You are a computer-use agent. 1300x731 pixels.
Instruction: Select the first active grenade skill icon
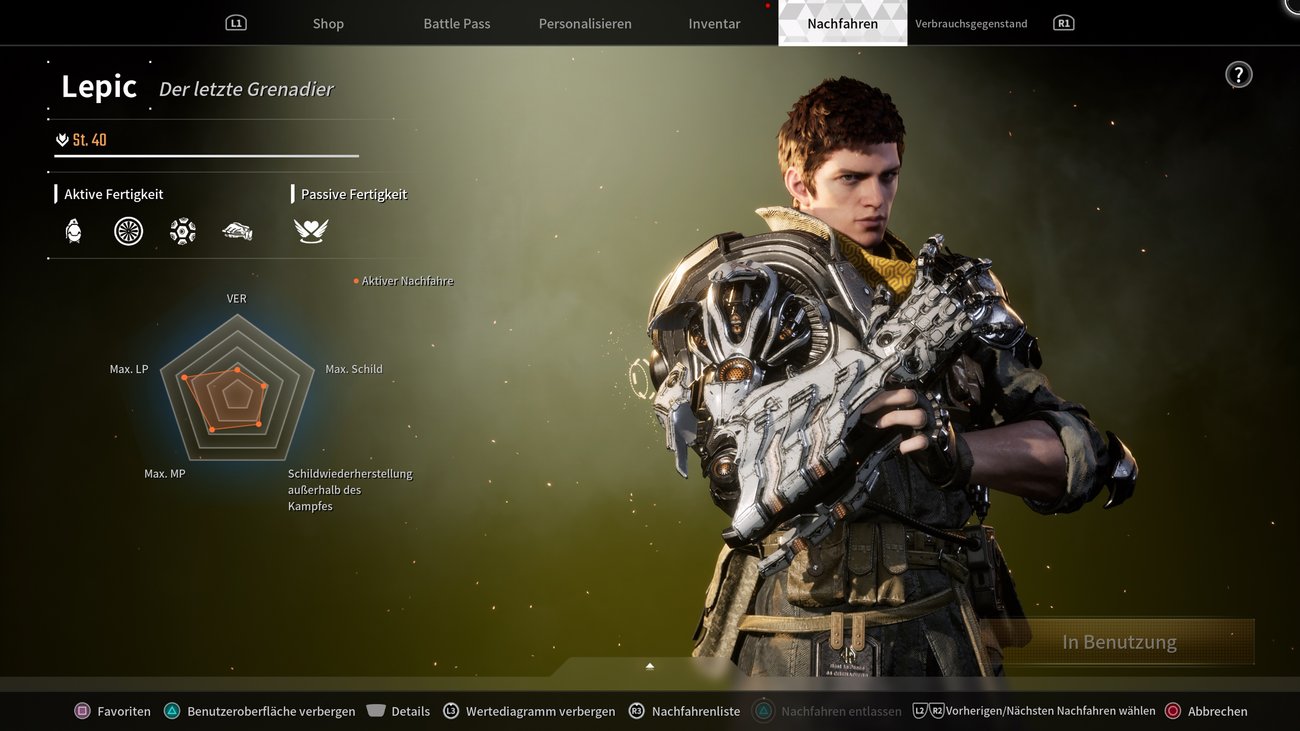(x=73, y=230)
